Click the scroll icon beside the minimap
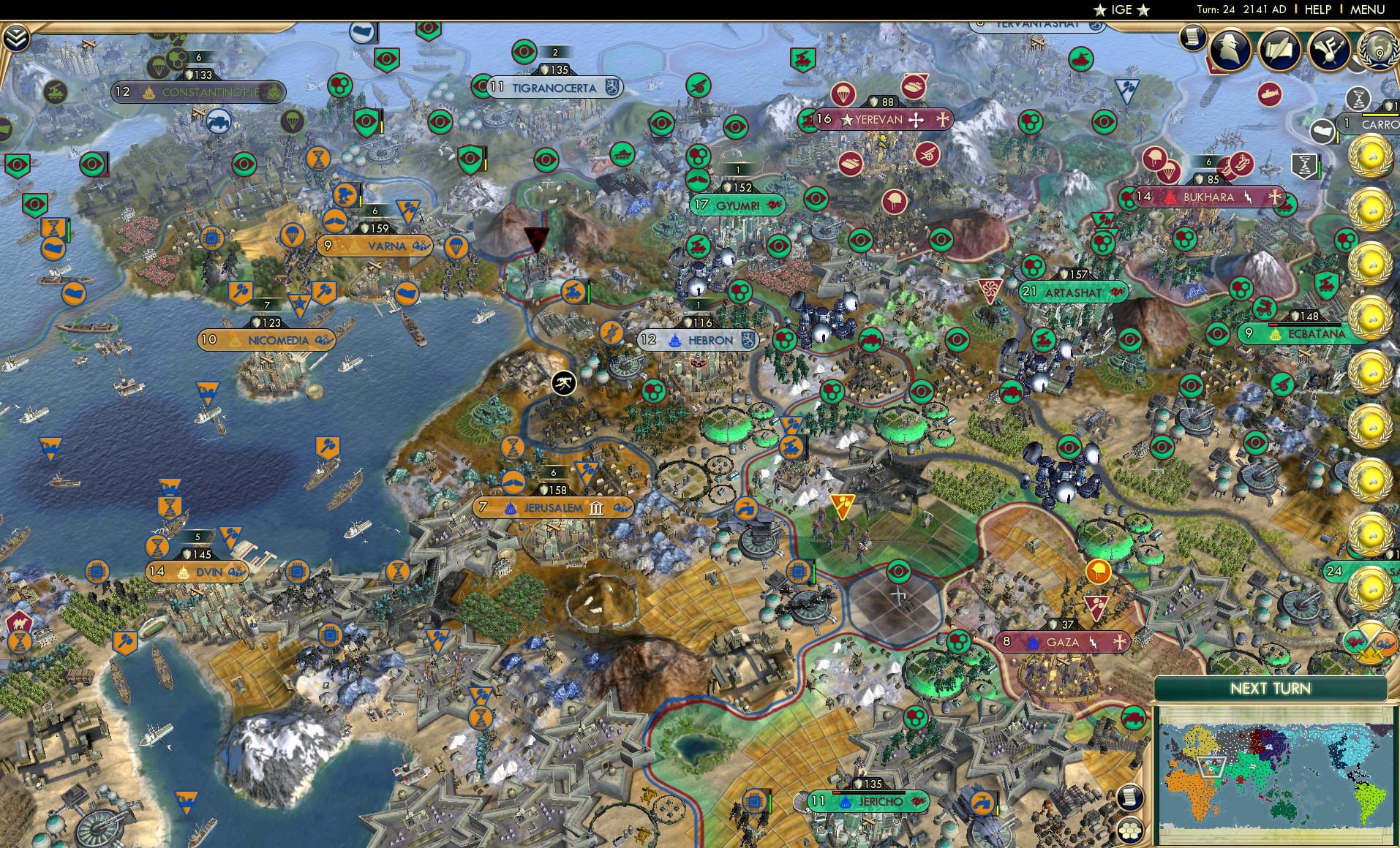The height and width of the screenshot is (848, 1400). tap(1132, 797)
